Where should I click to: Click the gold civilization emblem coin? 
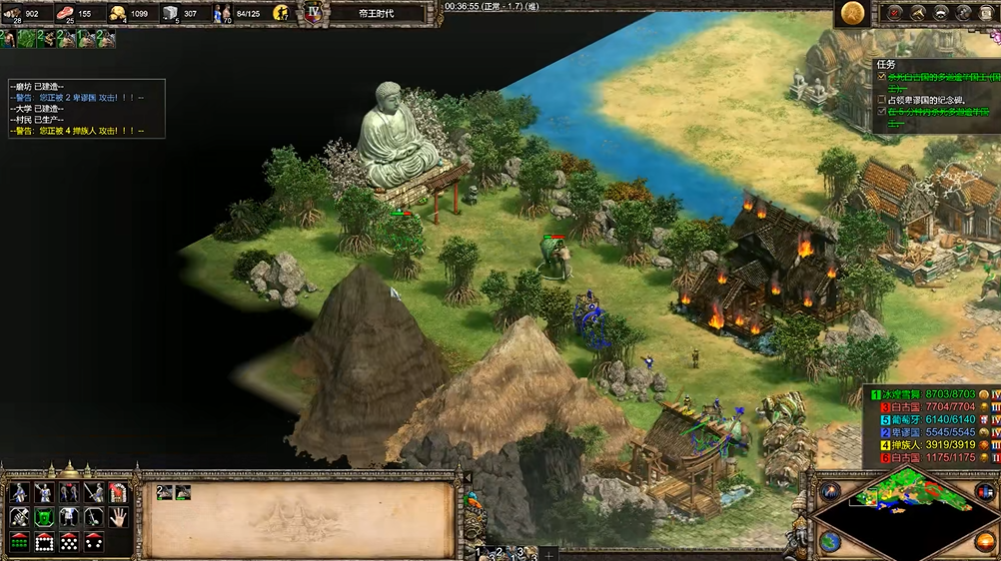coord(852,13)
